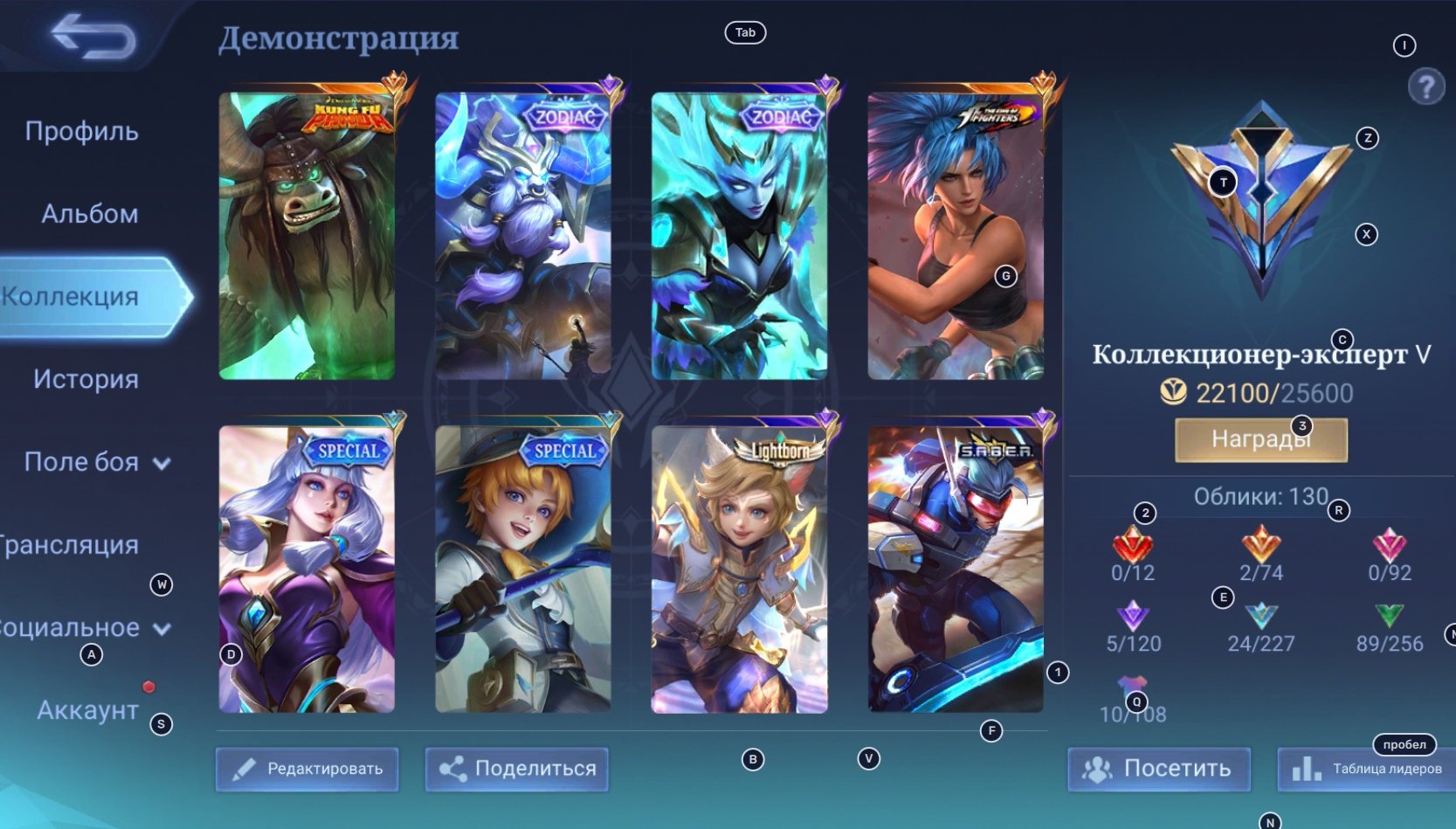Click the collector rank emblem
This screenshot has height=829, width=1456.
(x=1261, y=201)
